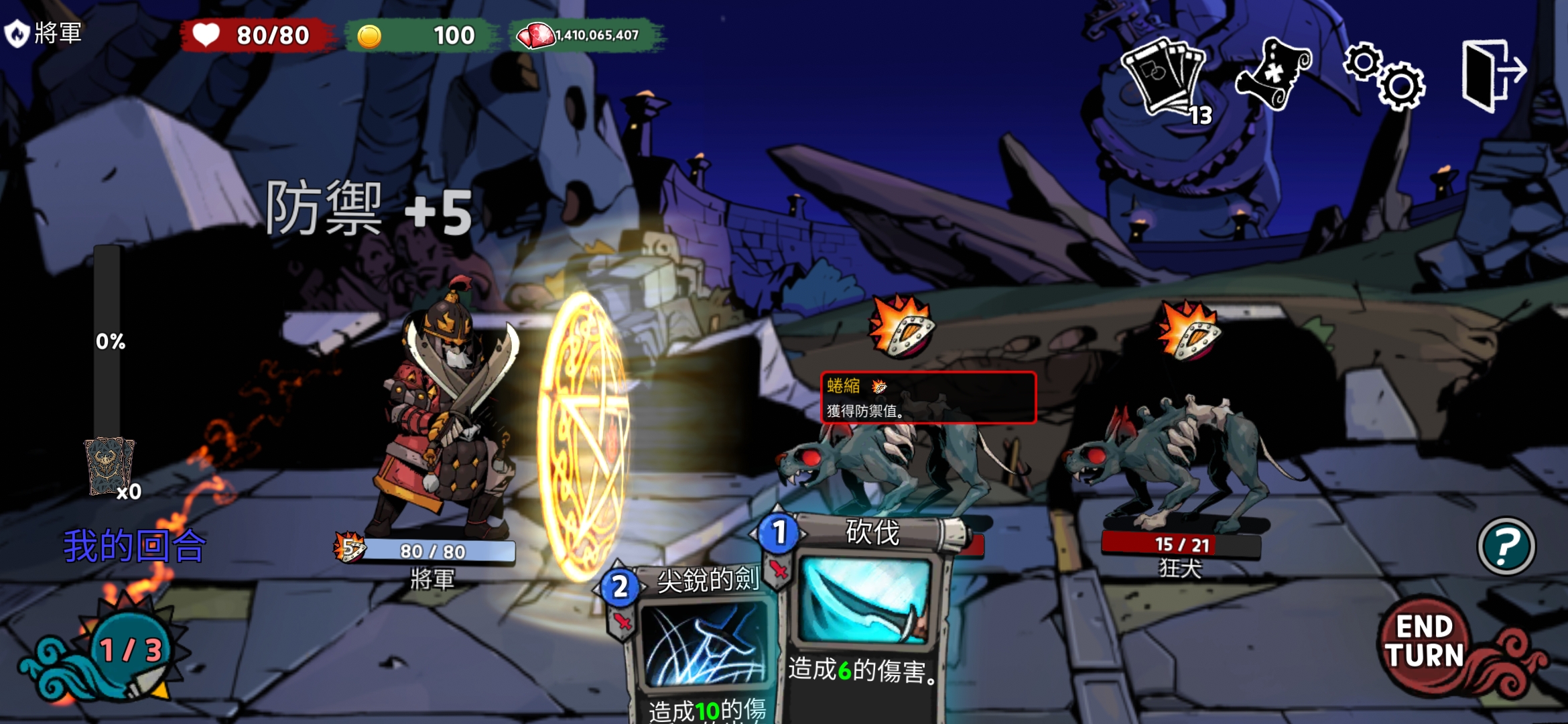Screen dimensions: 1568x724
Task: Exit the battle via door icon
Action: tap(1492, 75)
